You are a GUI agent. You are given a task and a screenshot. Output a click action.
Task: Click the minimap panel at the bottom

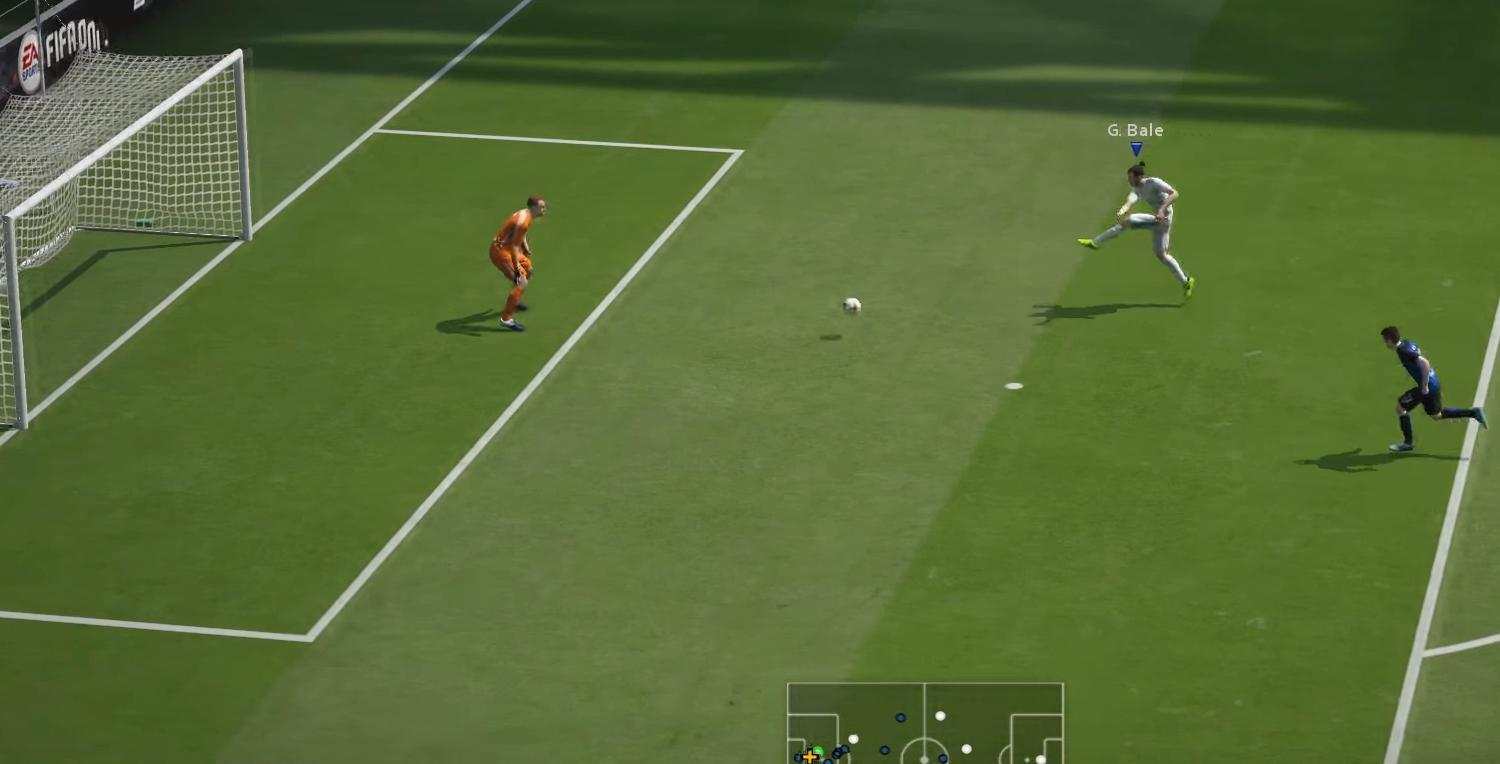925,720
